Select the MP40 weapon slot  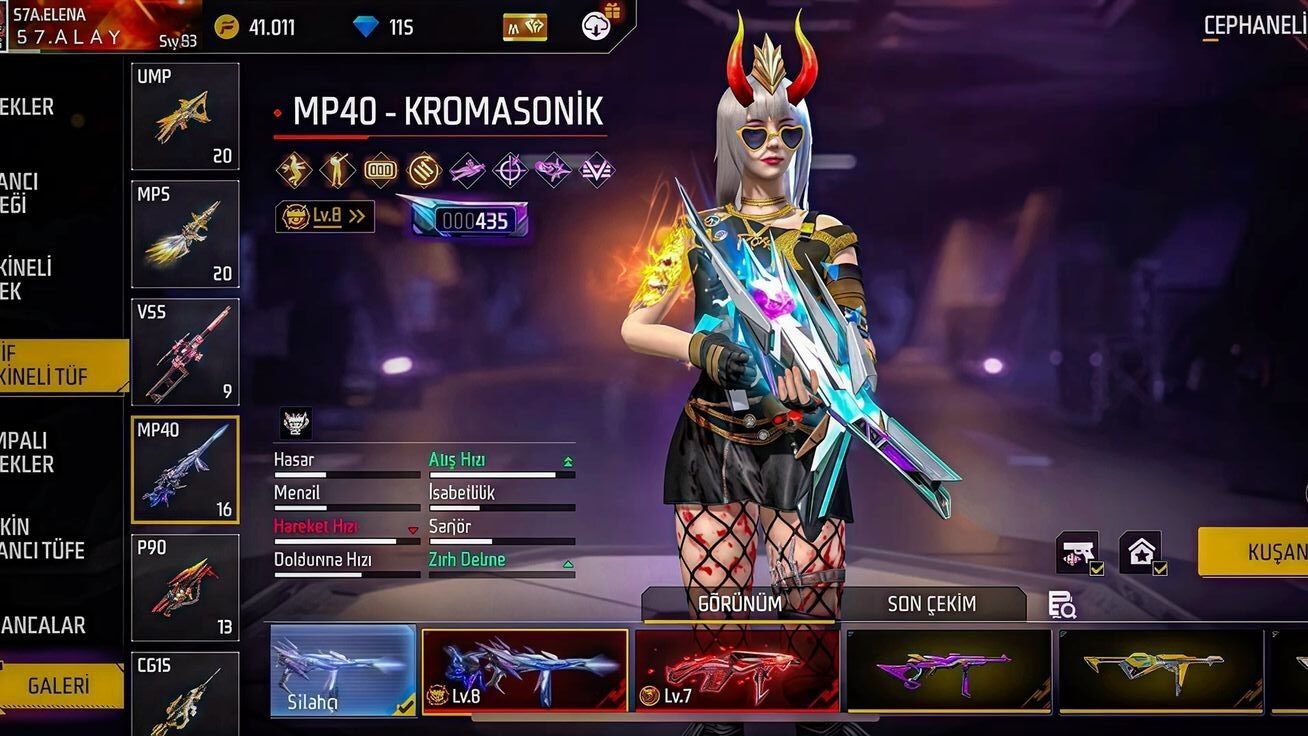pyautogui.click(x=185, y=469)
